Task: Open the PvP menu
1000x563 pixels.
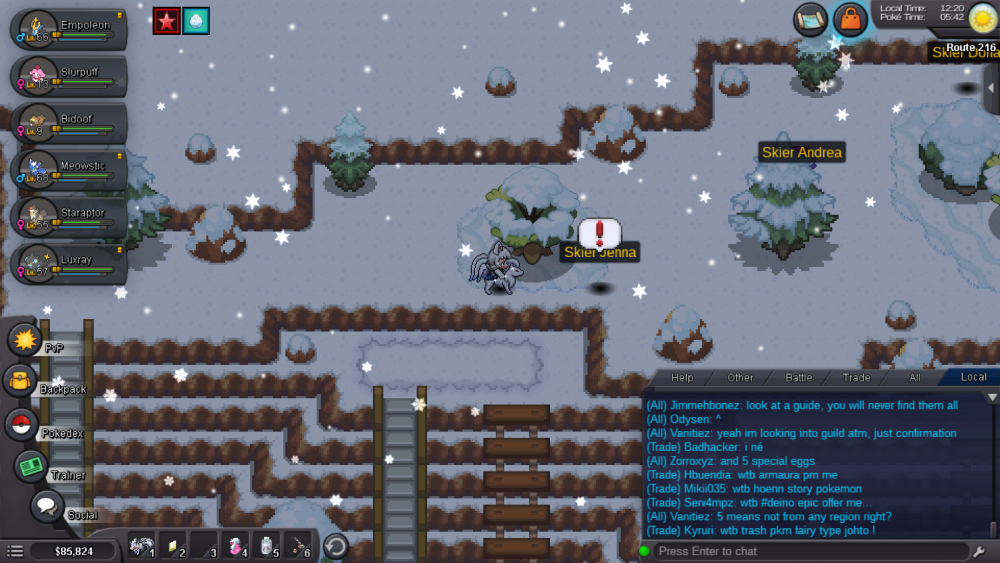Action: point(24,340)
